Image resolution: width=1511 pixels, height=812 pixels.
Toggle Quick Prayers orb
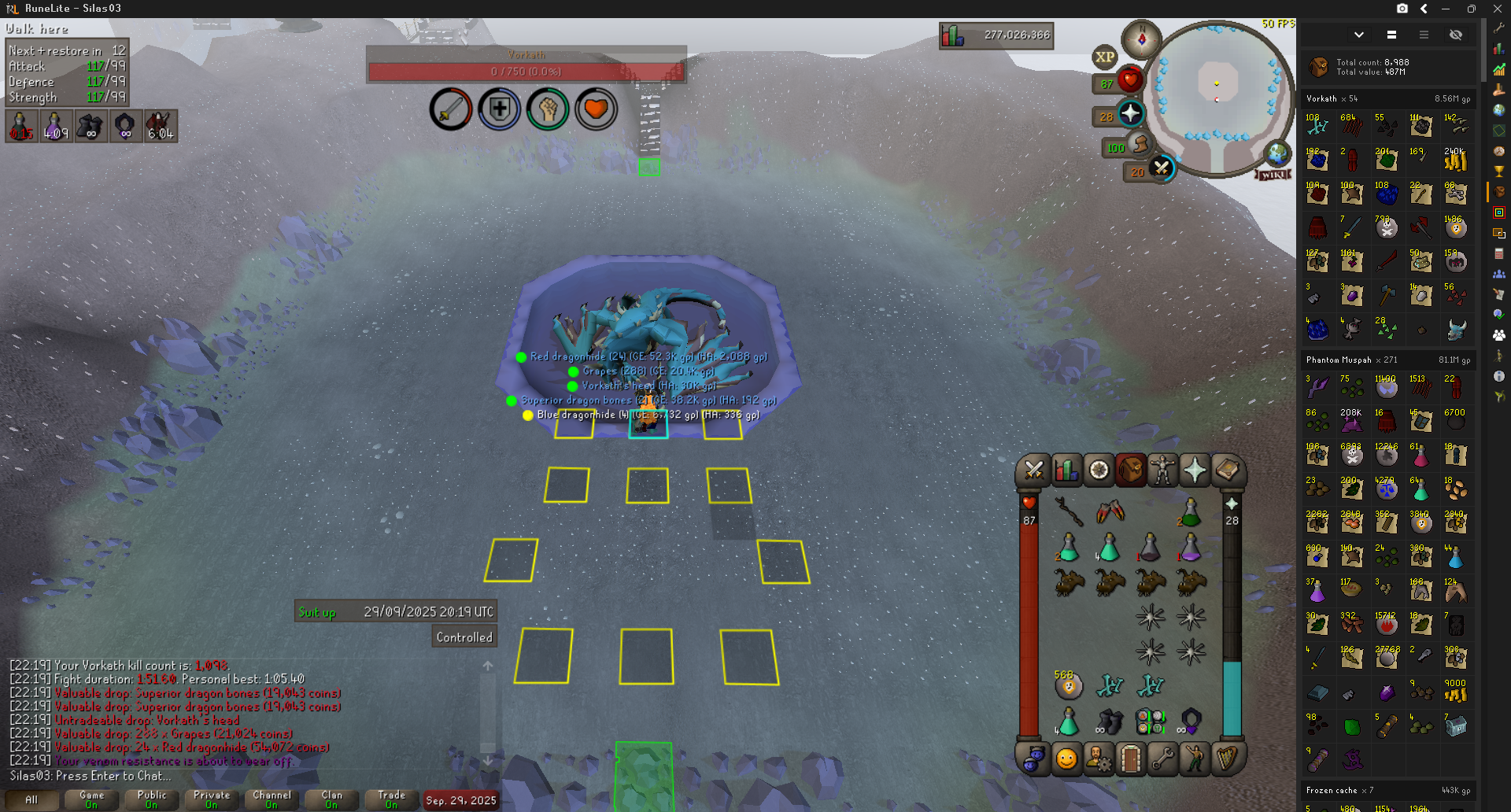click(x=1130, y=114)
